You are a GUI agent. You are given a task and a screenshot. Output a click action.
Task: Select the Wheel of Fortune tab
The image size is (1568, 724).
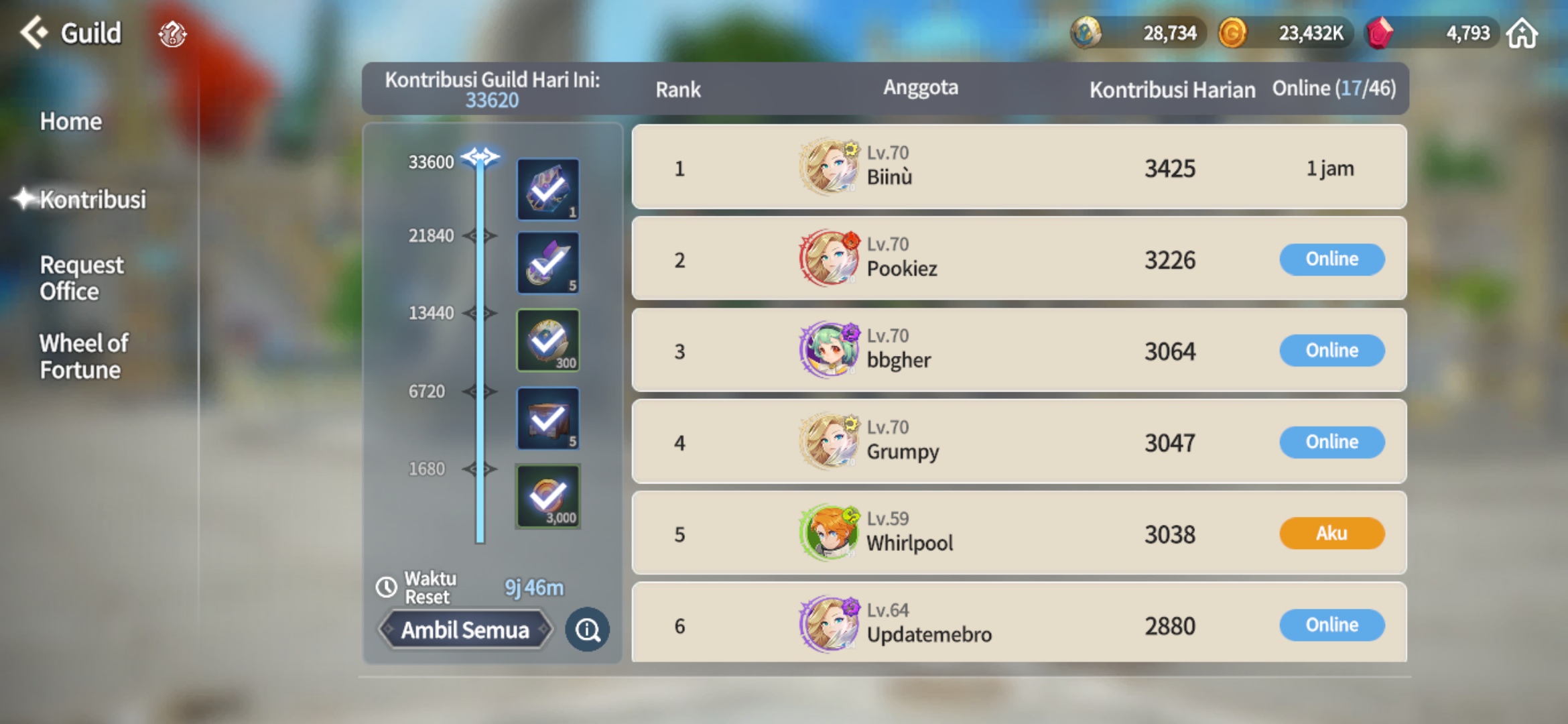84,356
